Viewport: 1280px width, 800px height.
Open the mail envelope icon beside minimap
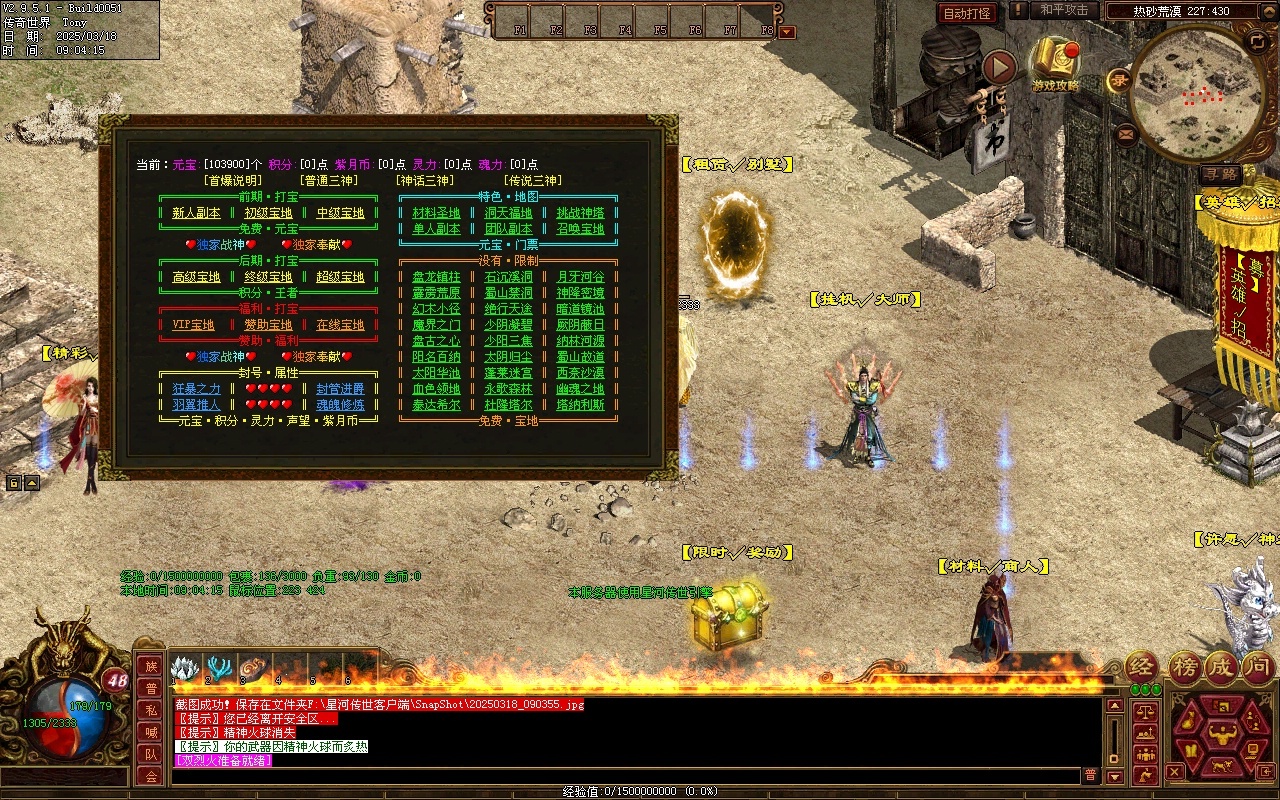(1127, 132)
